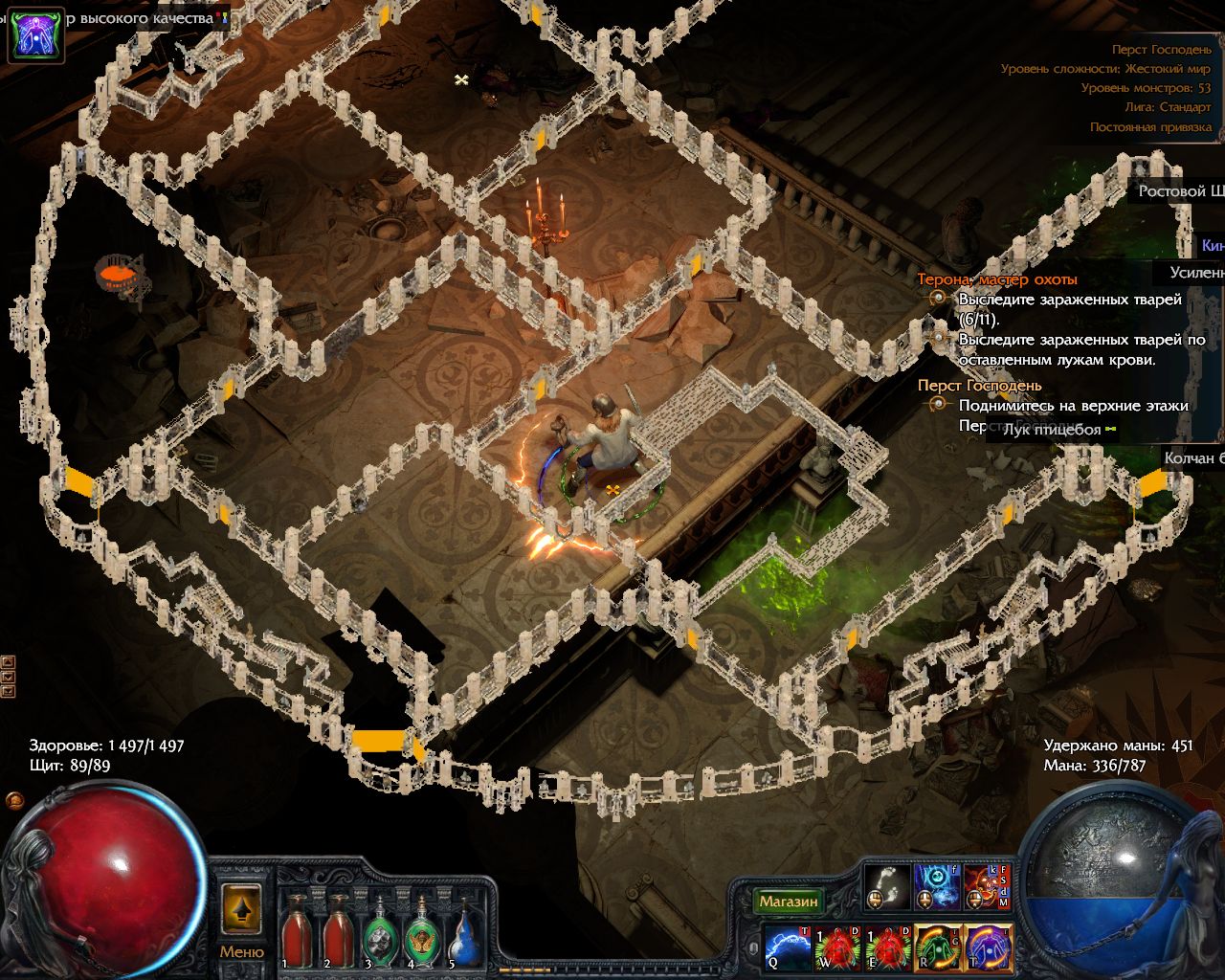Use the red life flask in slot 1
This screenshot has height=980, width=1225.
(296, 933)
